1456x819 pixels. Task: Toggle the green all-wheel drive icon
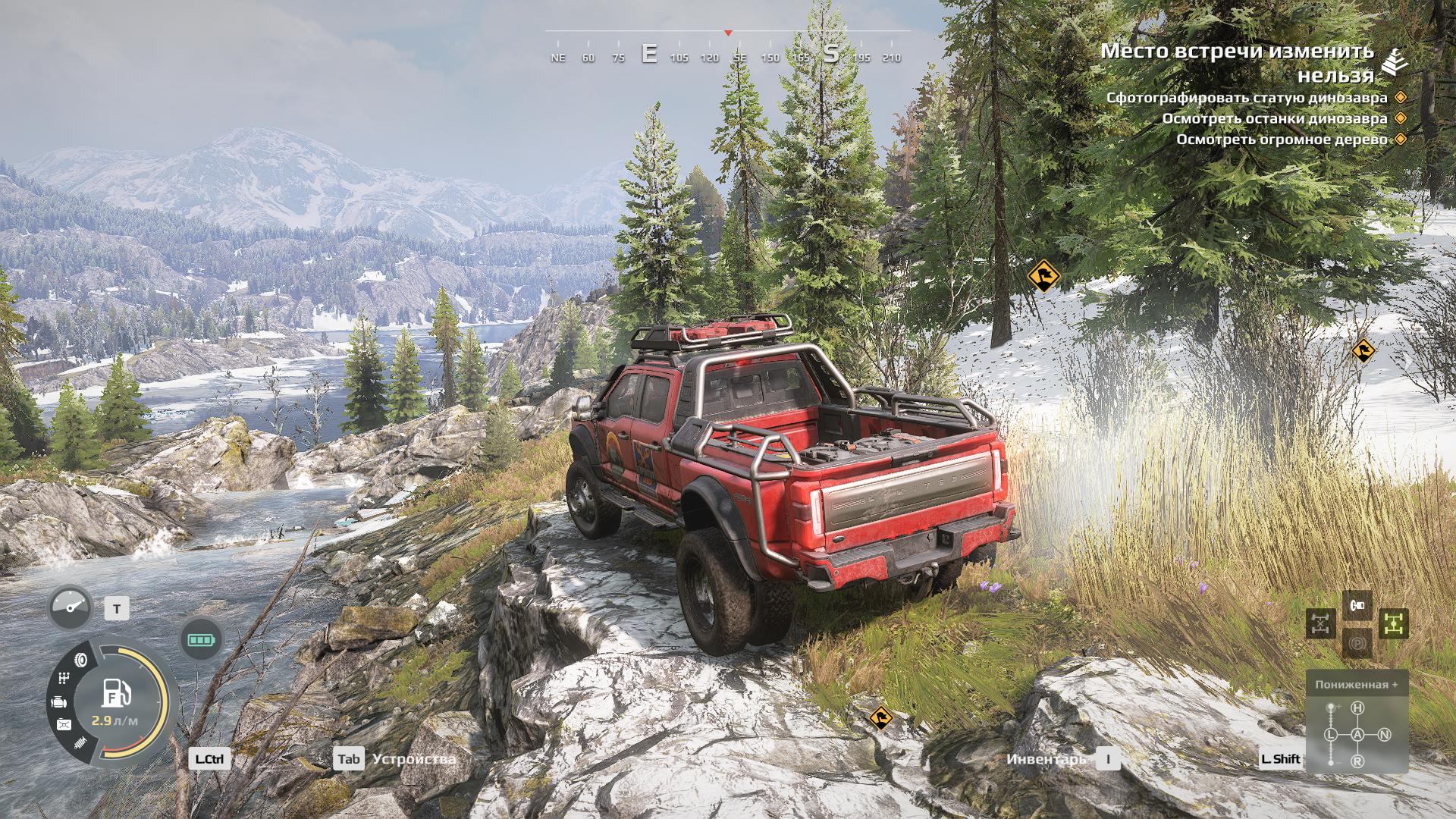click(x=1393, y=624)
